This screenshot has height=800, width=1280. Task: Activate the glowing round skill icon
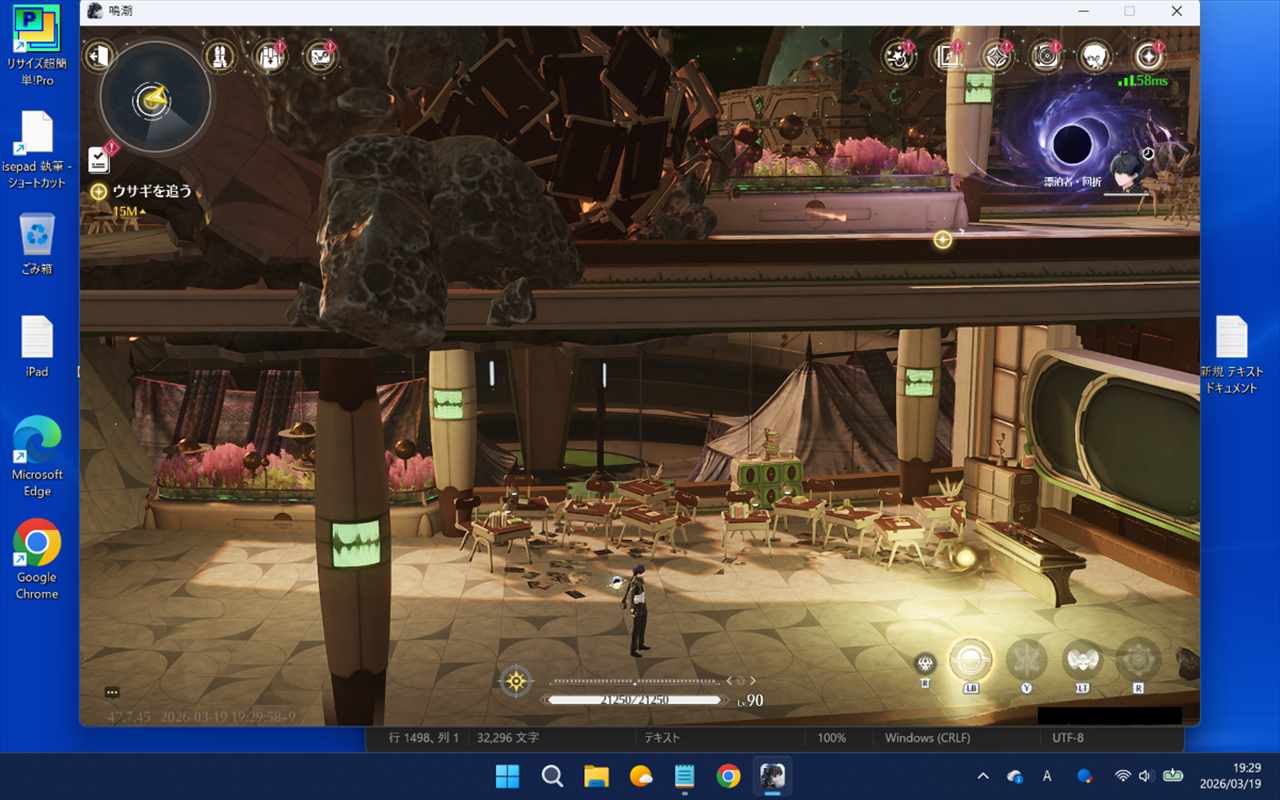(970, 660)
